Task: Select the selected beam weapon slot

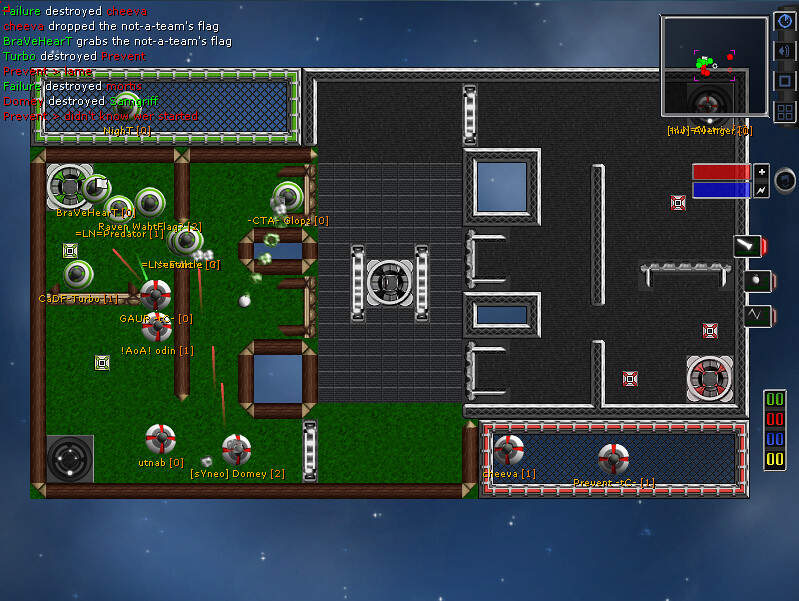Action: point(748,246)
